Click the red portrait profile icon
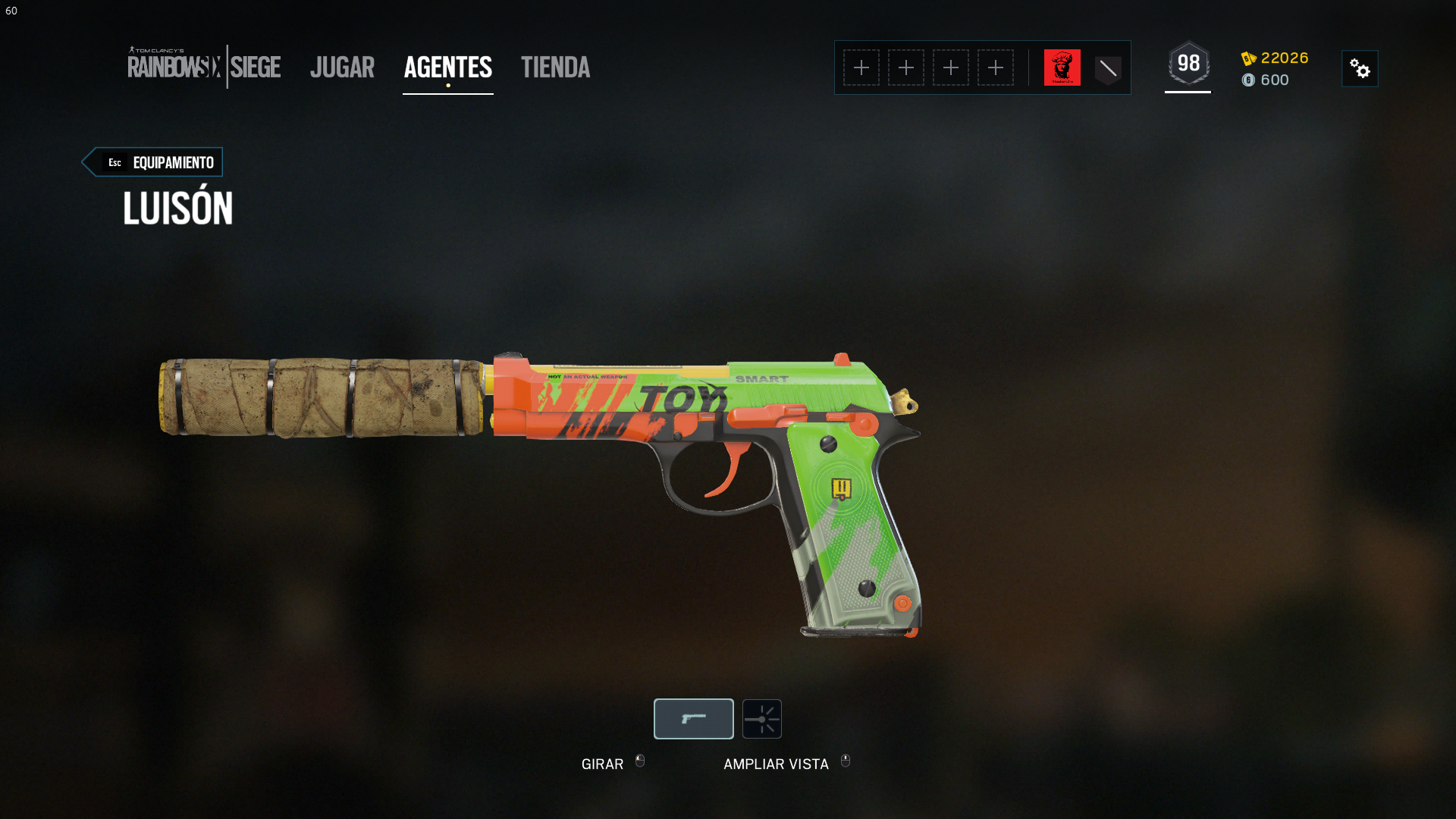 1062,67
